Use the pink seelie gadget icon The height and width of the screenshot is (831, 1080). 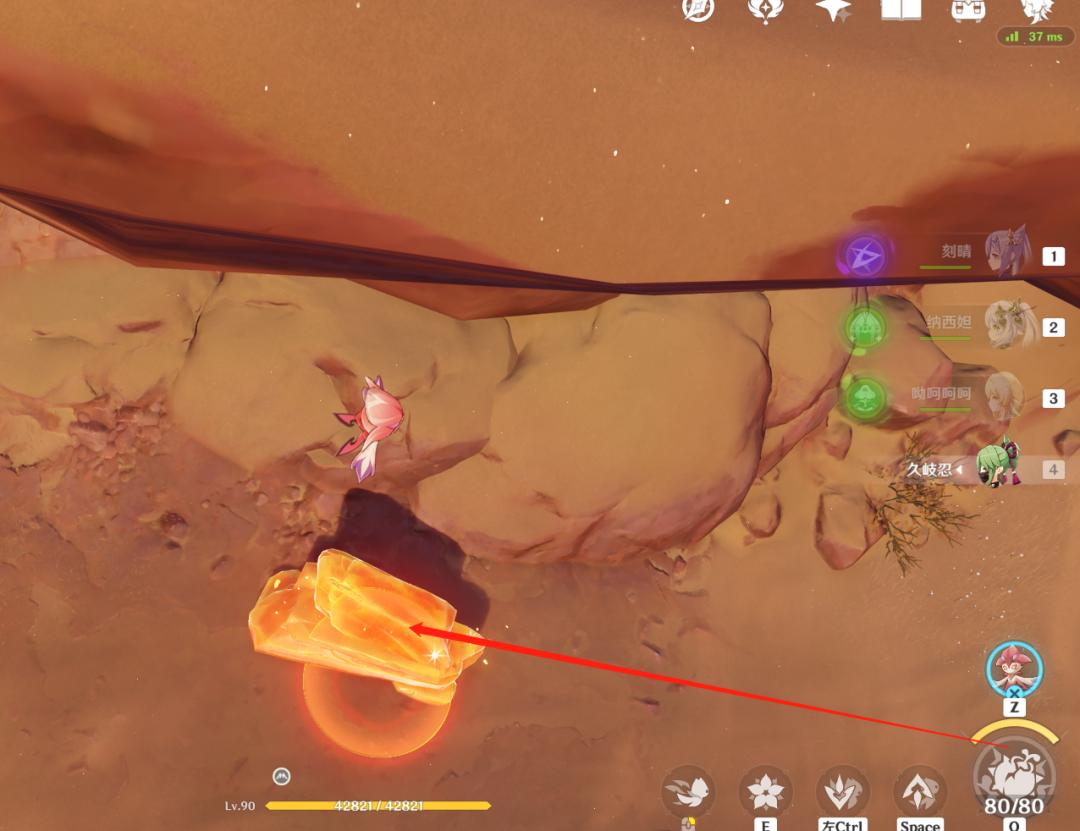coord(1014,668)
